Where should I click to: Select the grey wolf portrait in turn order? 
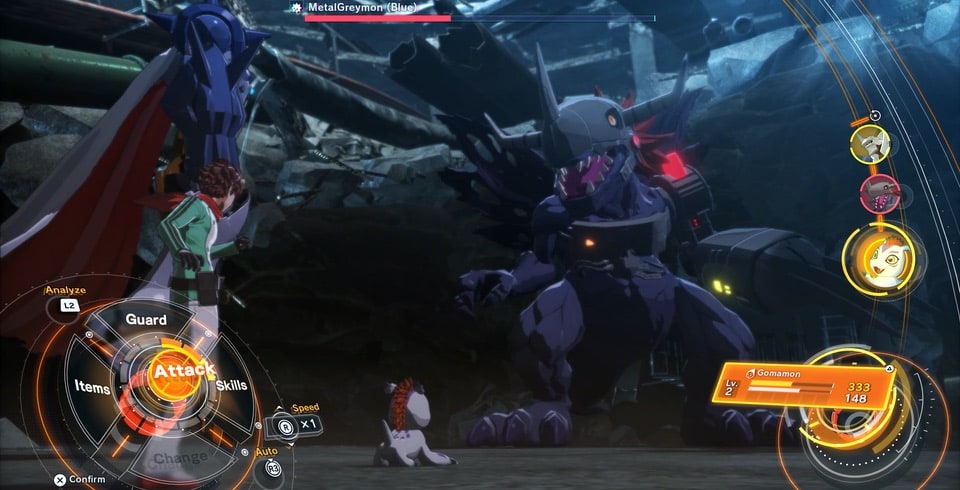(x=869, y=144)
